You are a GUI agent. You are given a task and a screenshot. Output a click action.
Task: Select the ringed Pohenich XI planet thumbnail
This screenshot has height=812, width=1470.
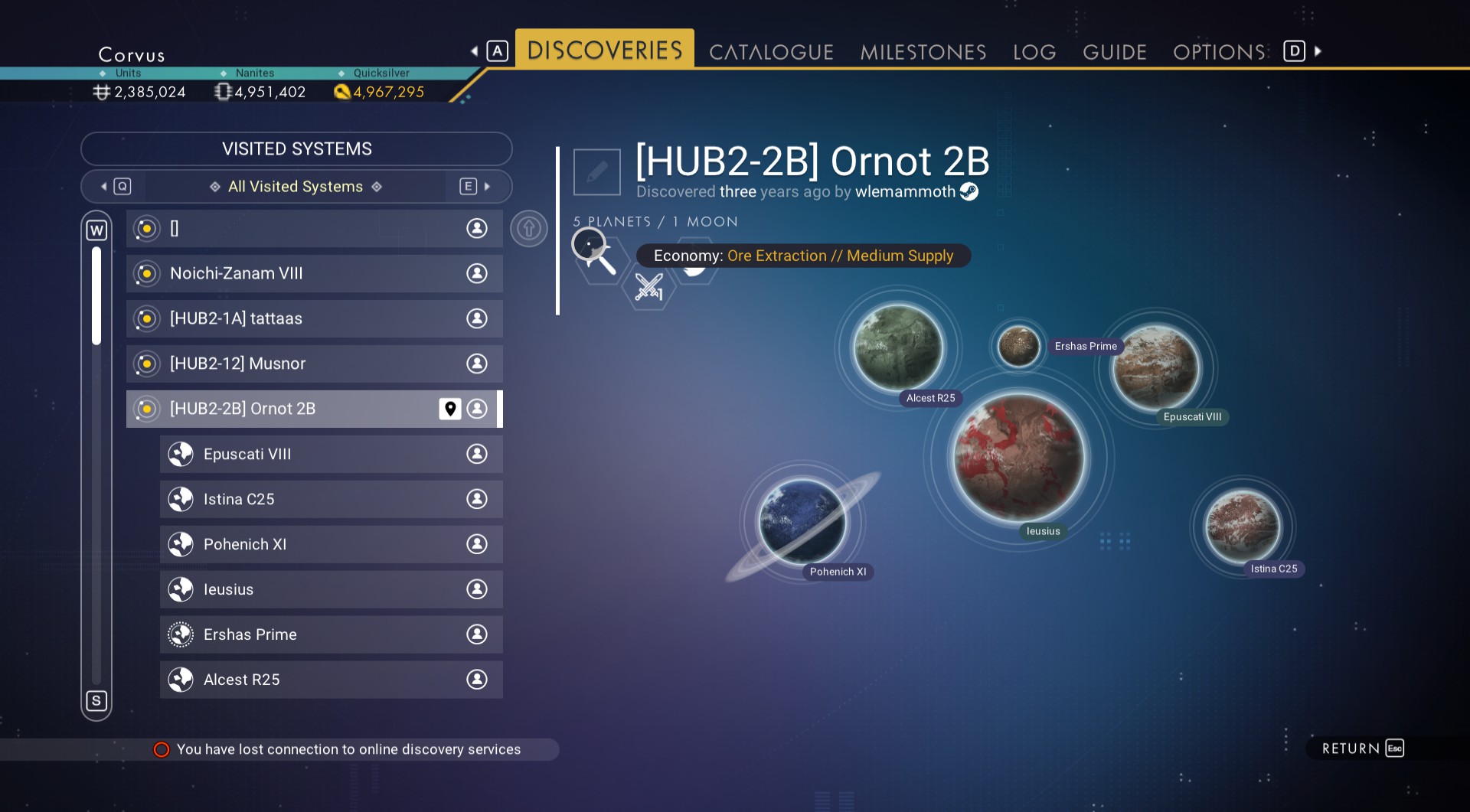pyautogui.click(x=802, y=522)
